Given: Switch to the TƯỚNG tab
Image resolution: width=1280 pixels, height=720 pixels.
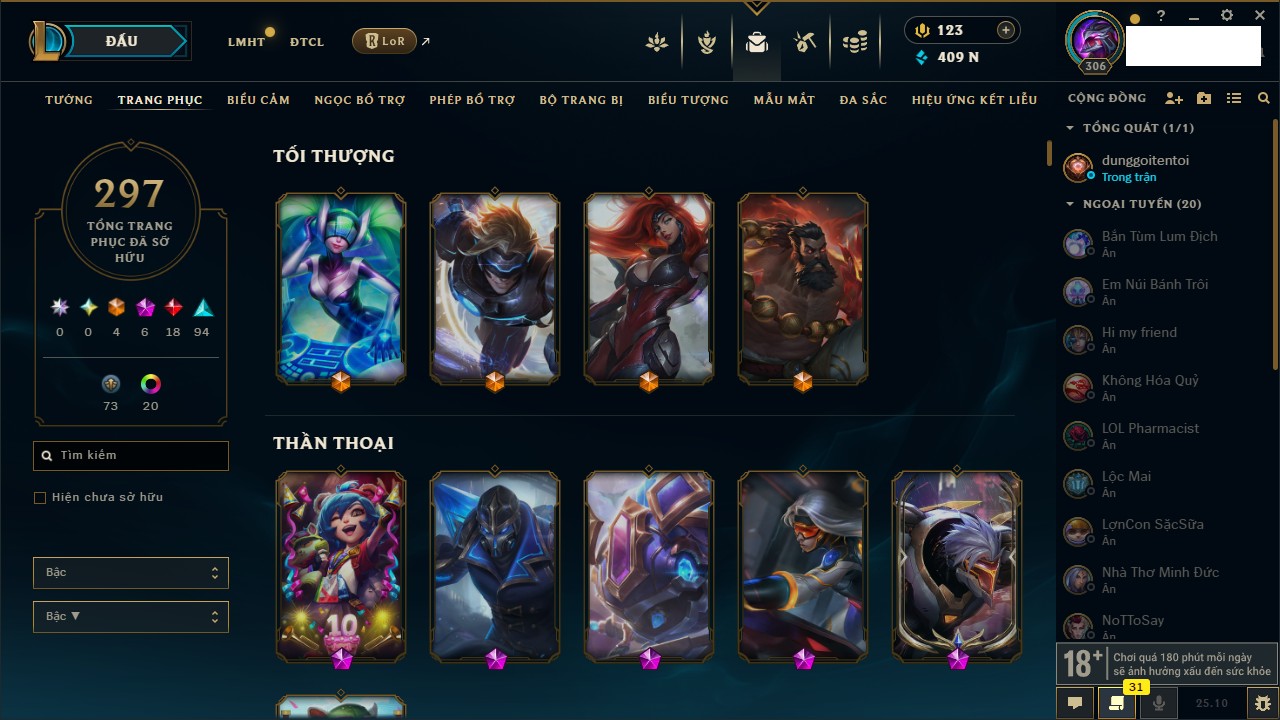Looking at the screenshot, I should (69, 100).
